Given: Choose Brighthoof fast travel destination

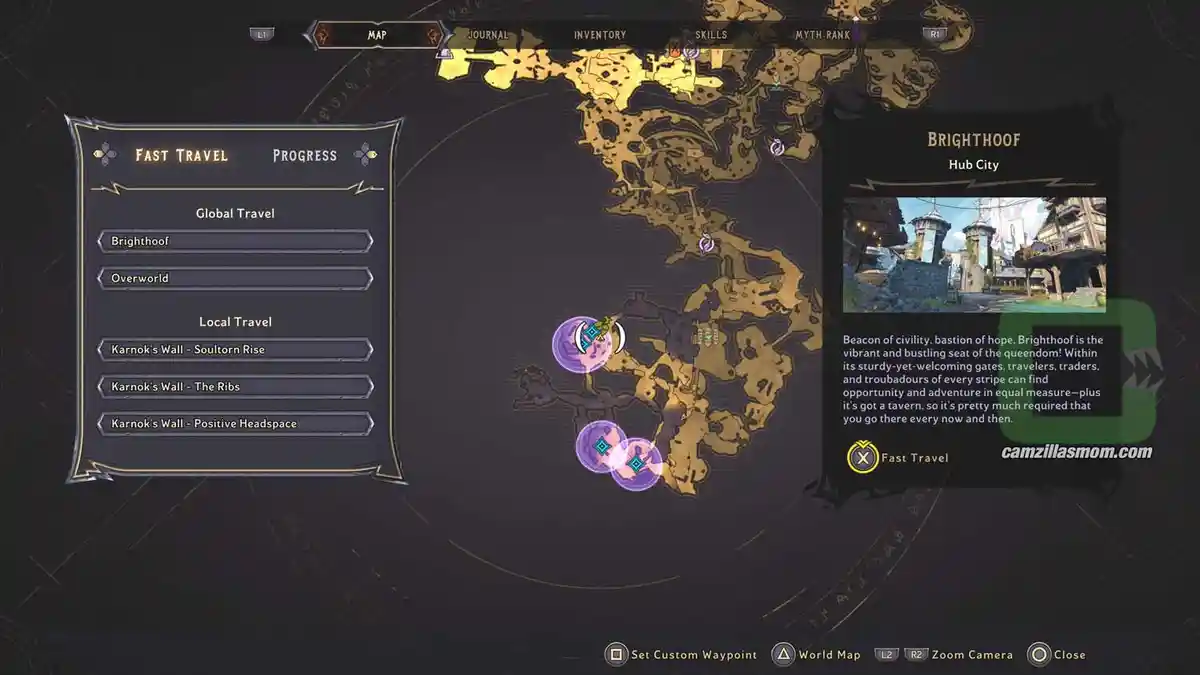Looking at the screenshot, I should coord(235,242).
